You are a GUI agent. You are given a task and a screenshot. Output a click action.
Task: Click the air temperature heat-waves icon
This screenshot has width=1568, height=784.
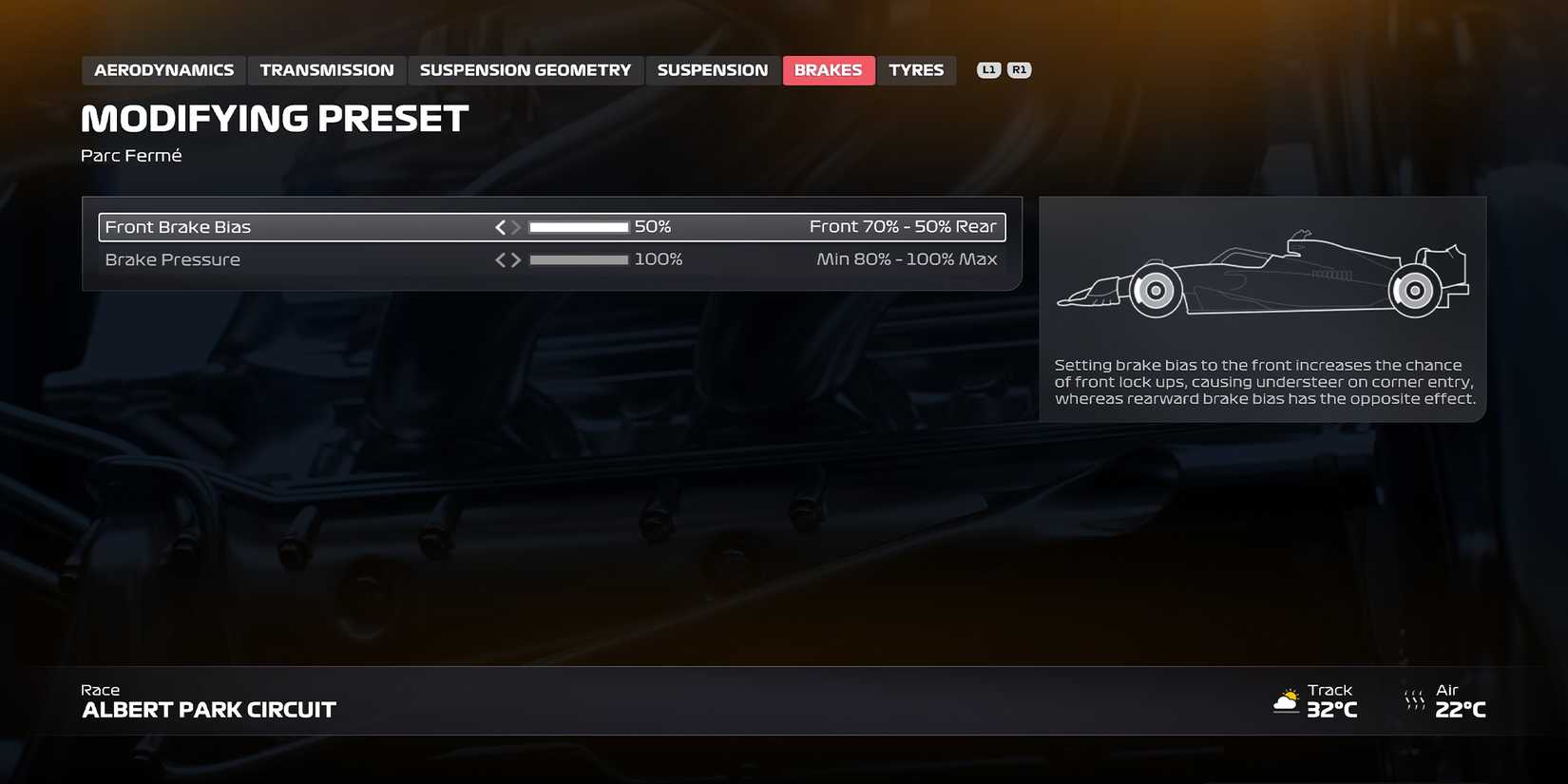pos(1413,699)
